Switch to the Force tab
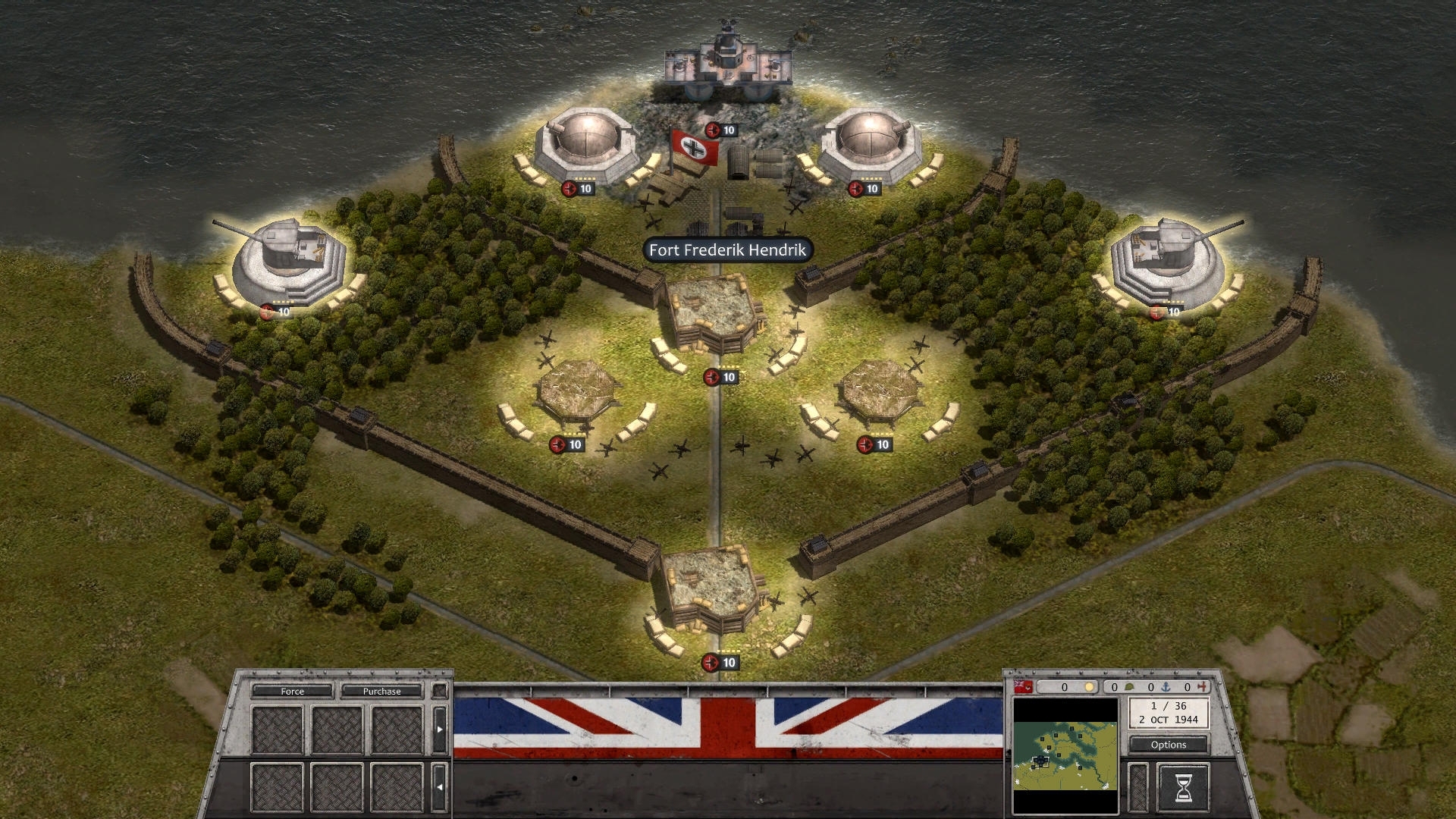The image size is (1456, 819). click(293, 691)
